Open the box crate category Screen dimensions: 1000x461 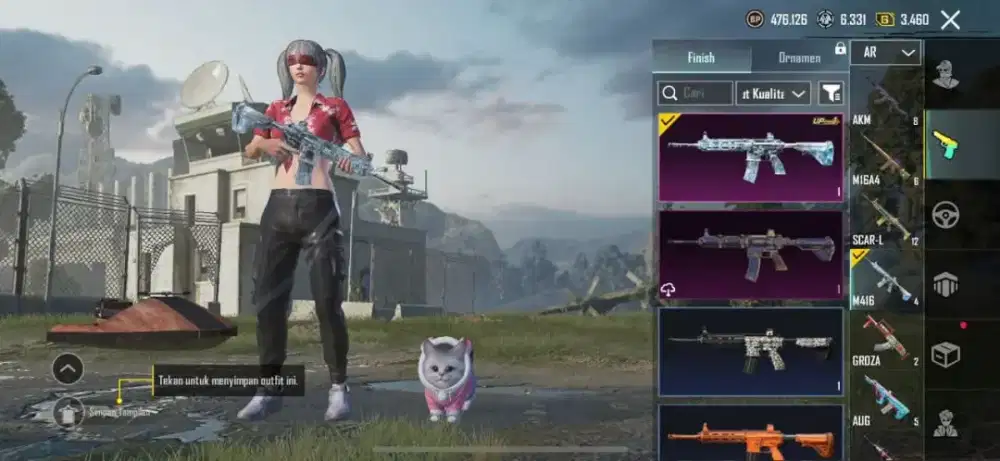pyautogui.click(x=945, y=354)
